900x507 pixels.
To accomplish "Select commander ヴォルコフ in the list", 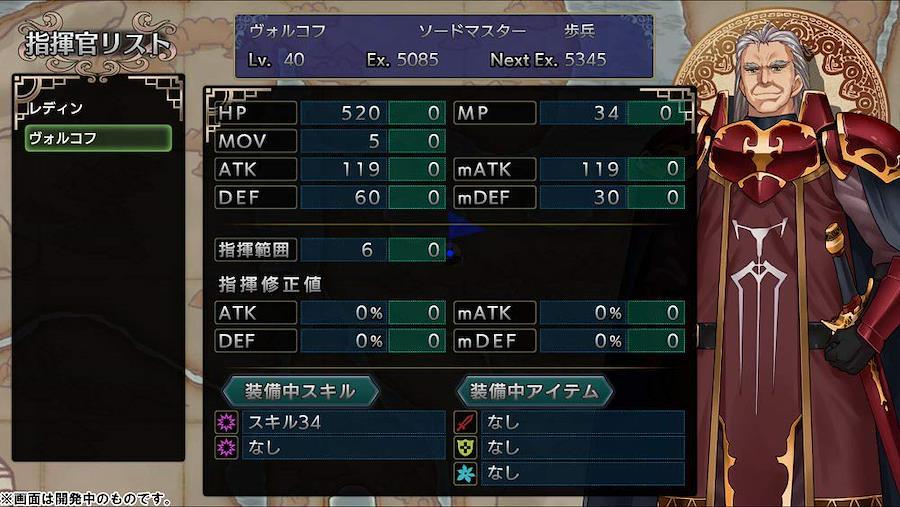I will click(x=97, y=138).
